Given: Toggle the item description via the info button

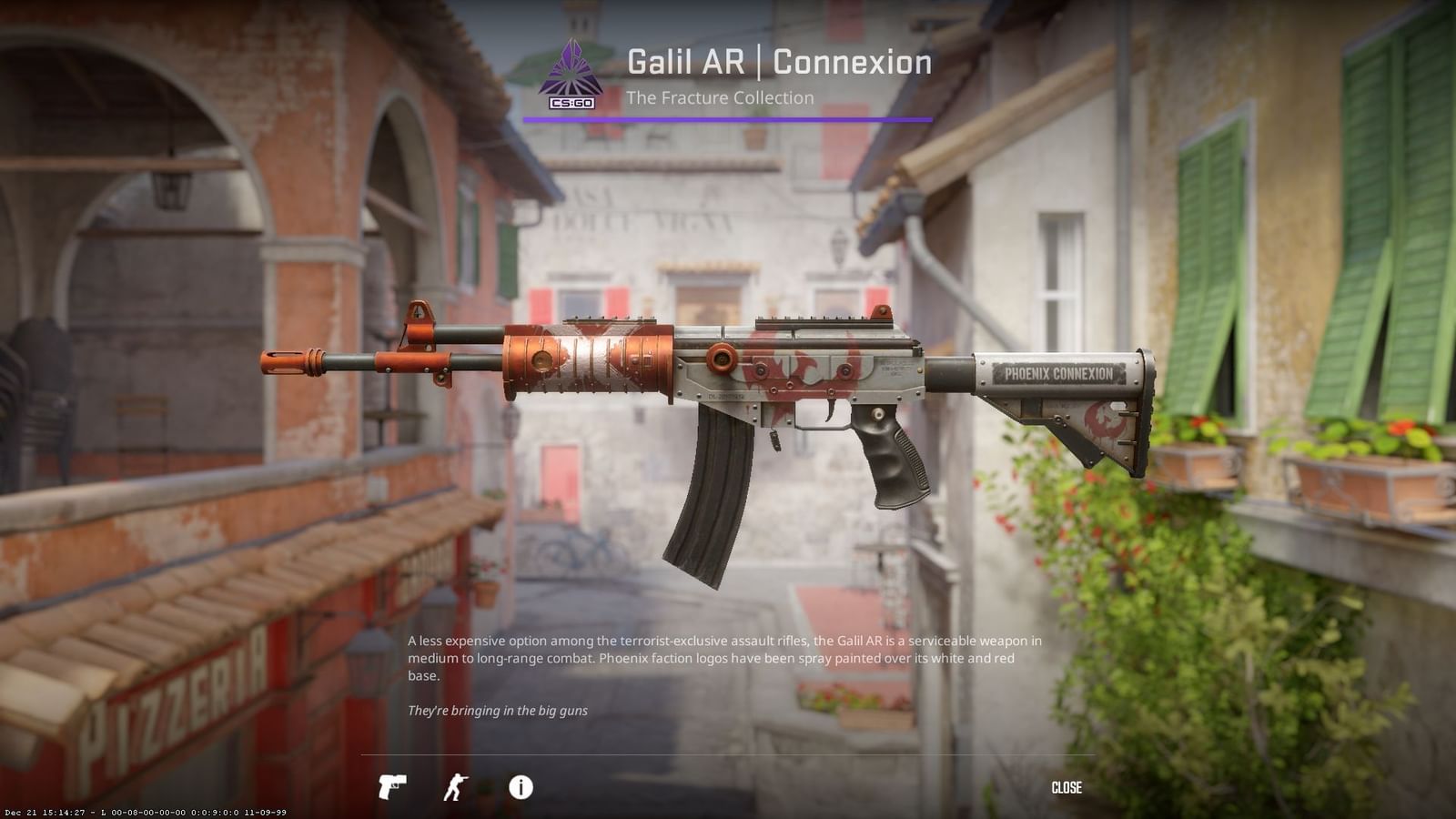Looking at the screenshot, I should (519, 788).
